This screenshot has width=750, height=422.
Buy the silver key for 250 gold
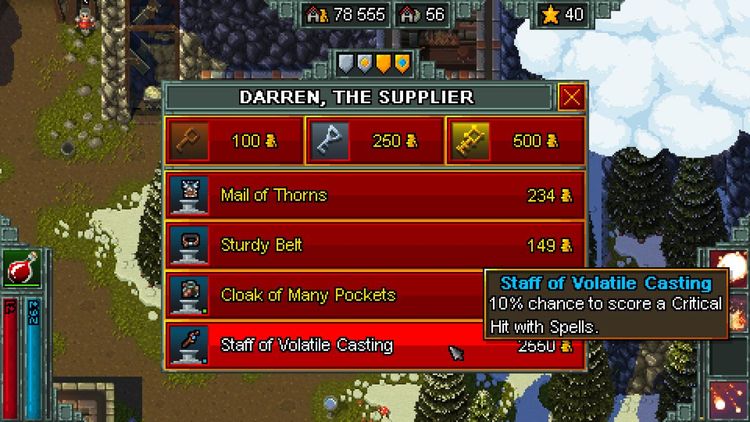pos(372,141)
